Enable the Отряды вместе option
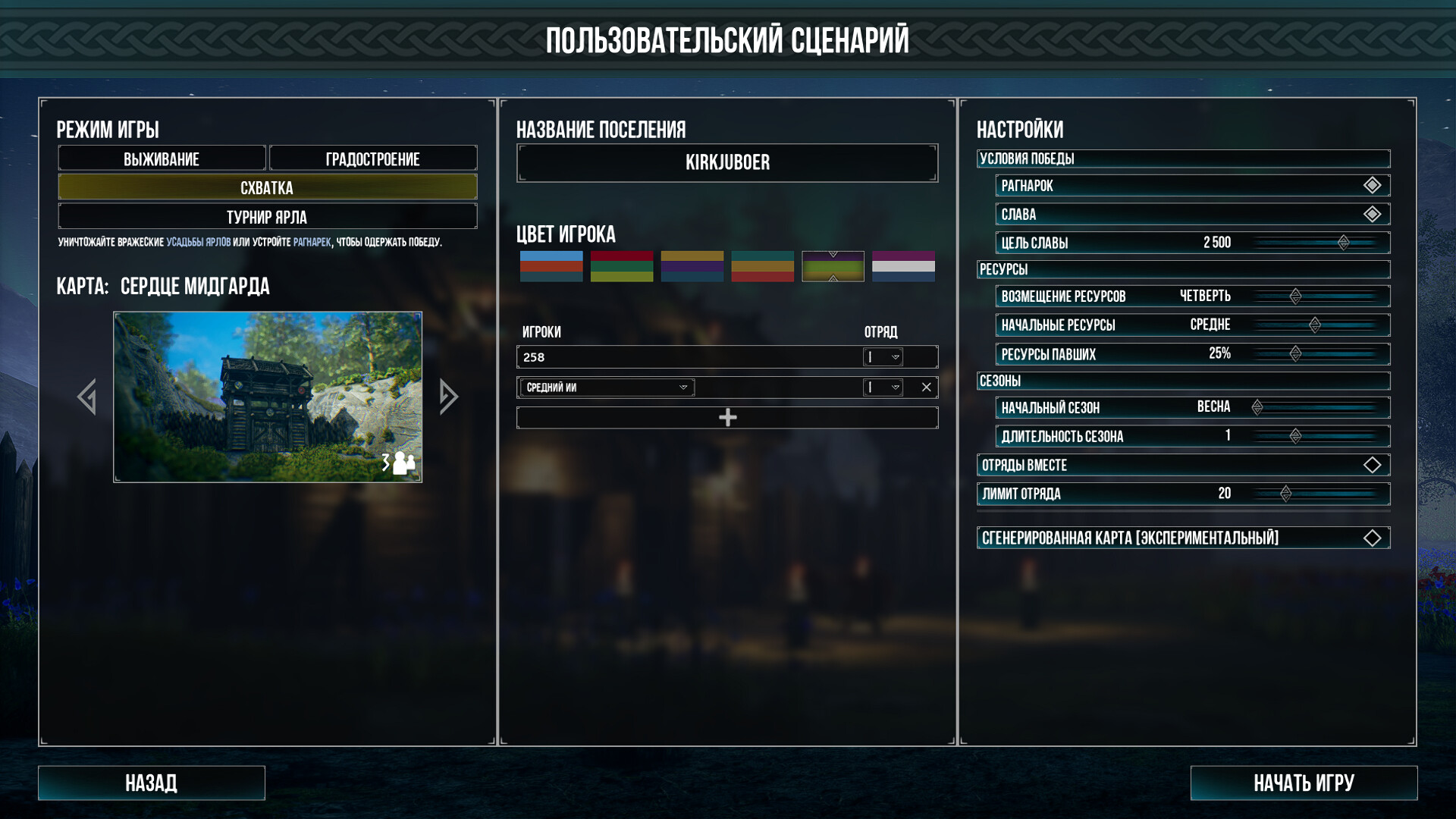The height and width of the screenshot is (819, 1456). [x=1372, y=466]
